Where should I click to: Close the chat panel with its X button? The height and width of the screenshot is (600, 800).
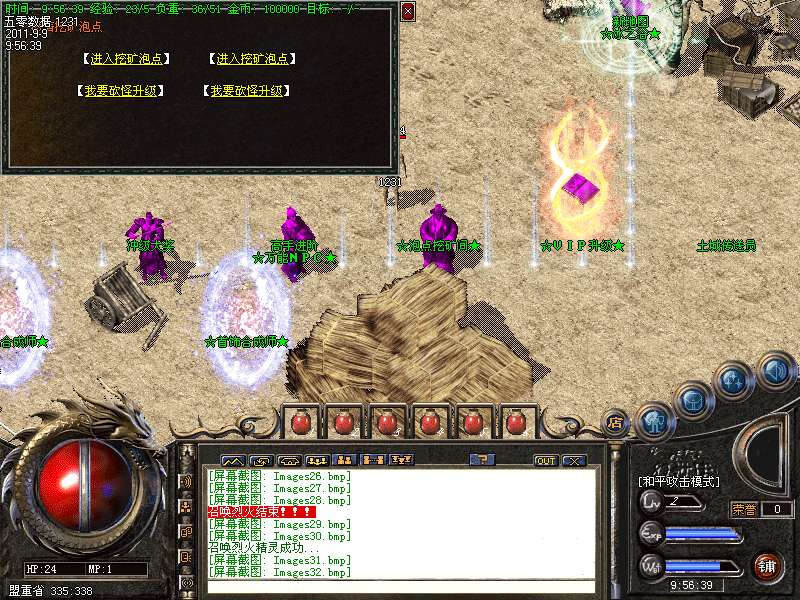pos(573,460)
